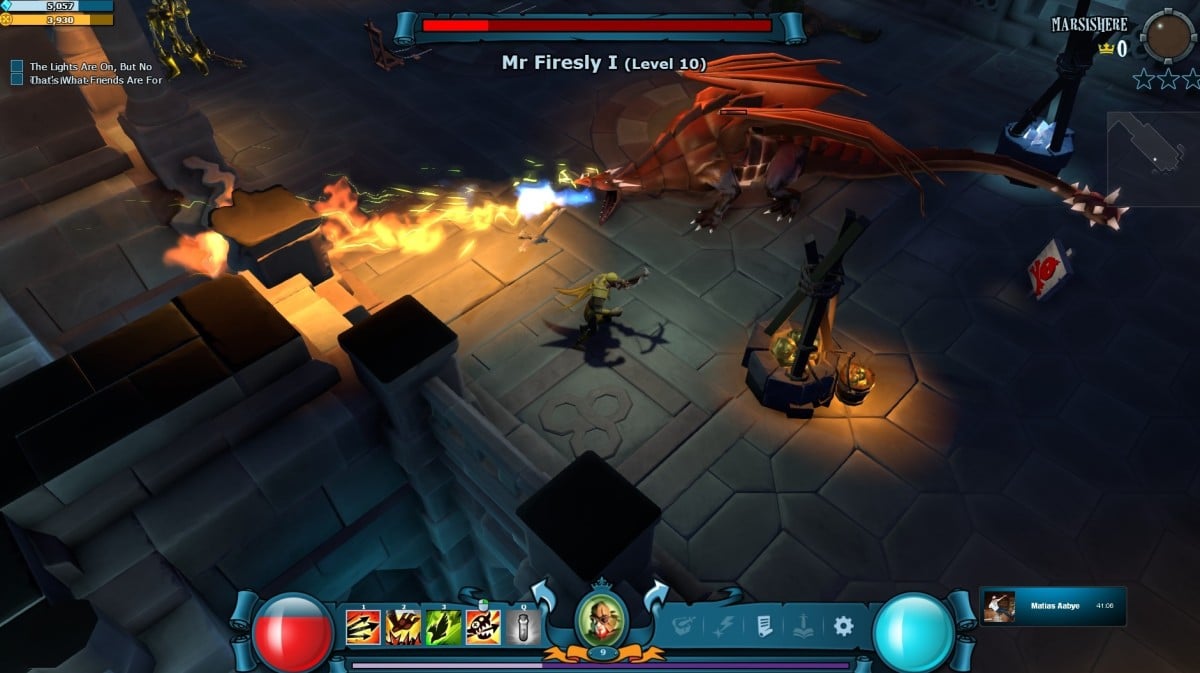Use the claw strike ability in slot 2
The image size is (1200, 673).
point(403,627)
